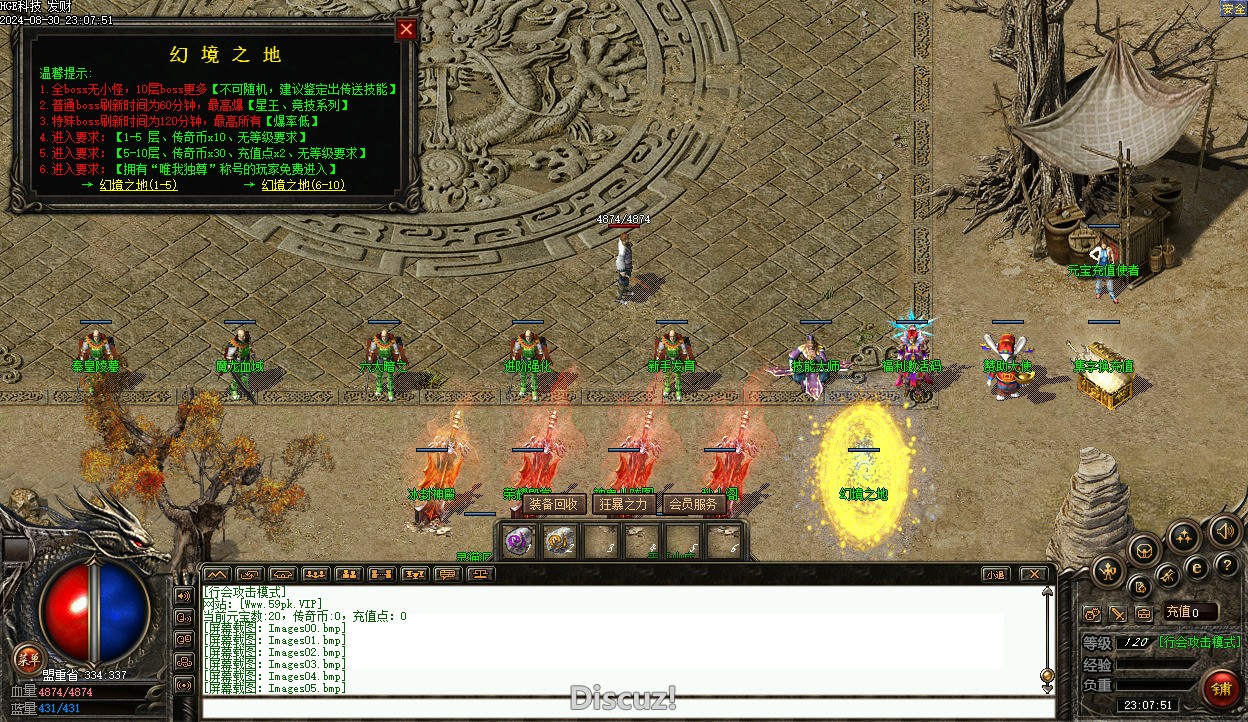The width and height of the screenshot is (1248, 722).
Task: Click the 小退 logout button
Action: [994, 574]
